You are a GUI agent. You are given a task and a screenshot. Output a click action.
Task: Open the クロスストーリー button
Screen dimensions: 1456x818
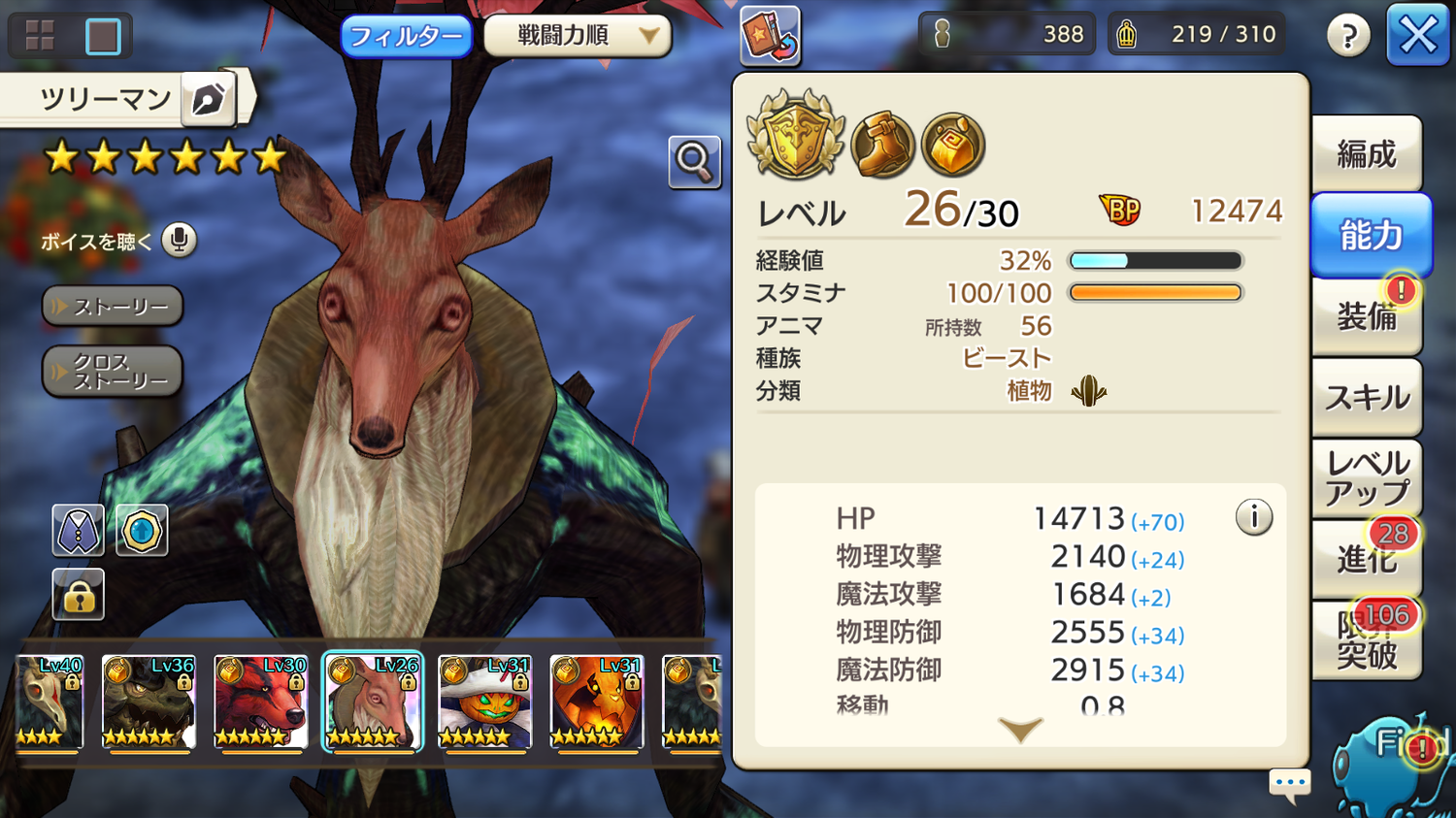[113, 372]
